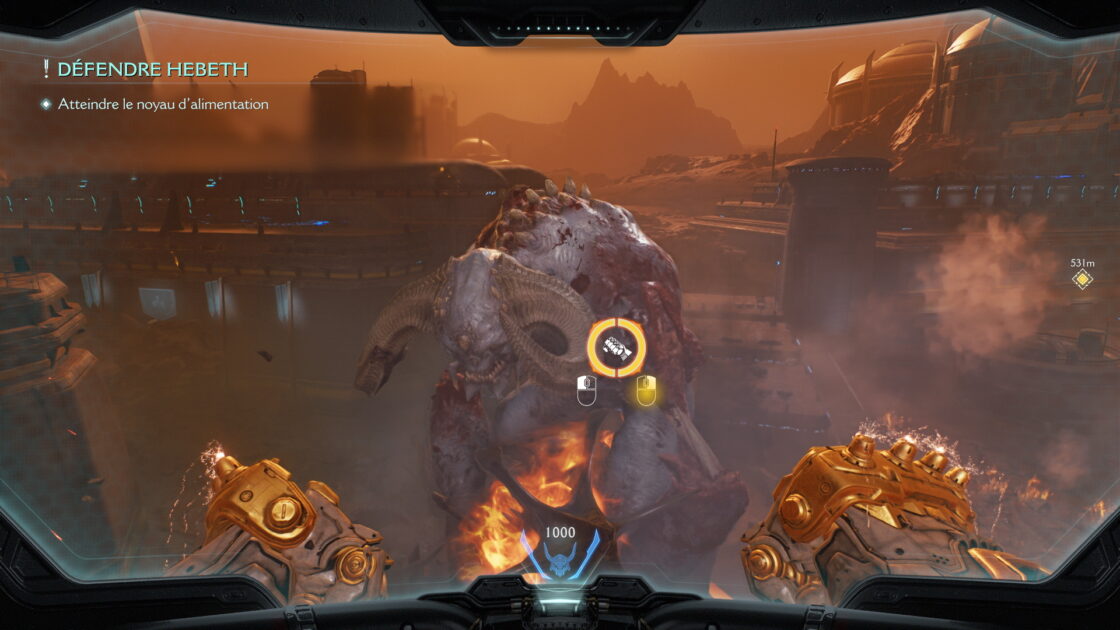The image size is (1120, 630).
Task: Select the yellow diamond waypoint marker
Action: [x=1082, y=279]
